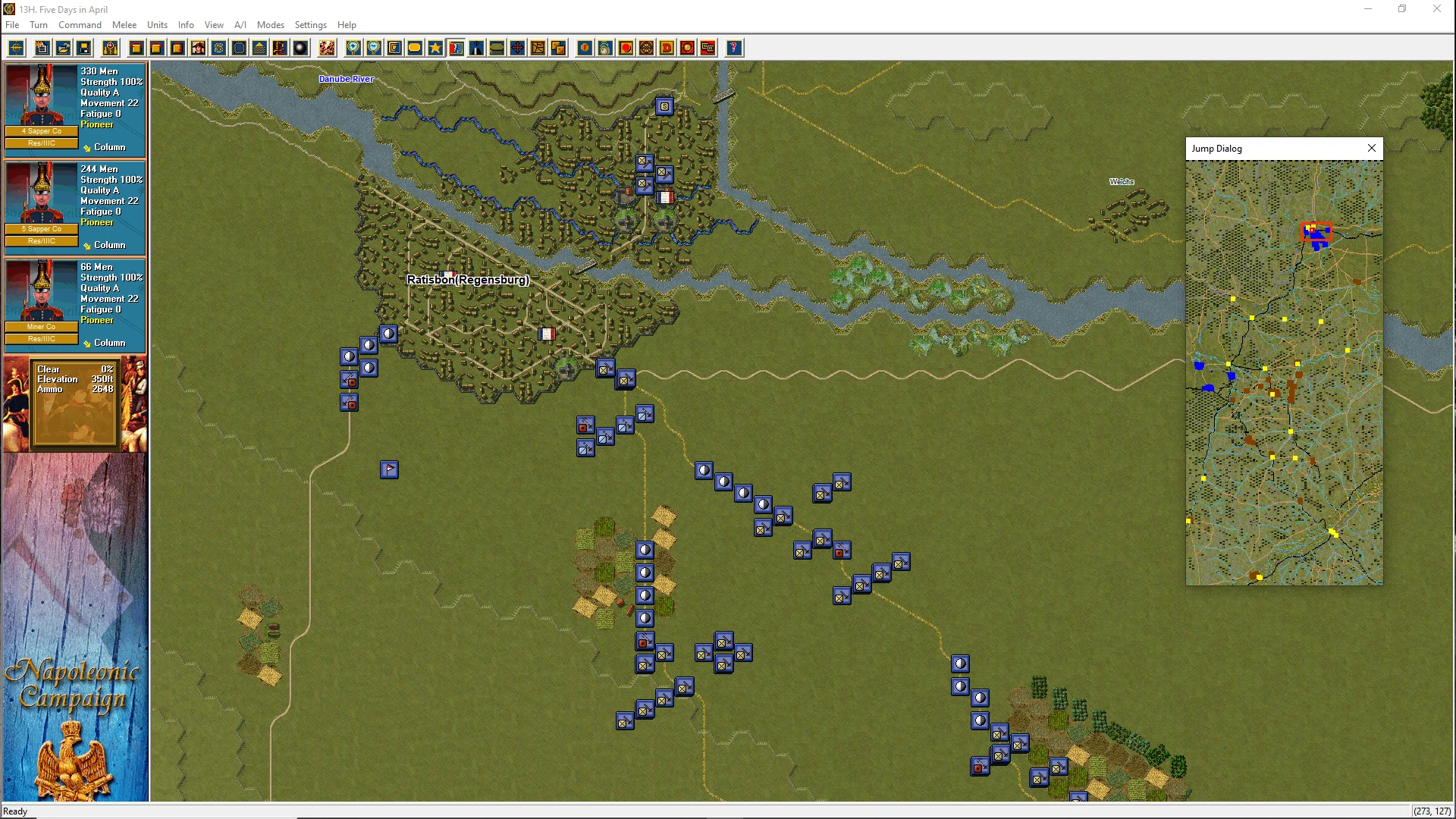Image resolution: width=1456 pixels, height=819 pixels.
Task: Click the gold star toolbar button
Action: click(435, 49)
